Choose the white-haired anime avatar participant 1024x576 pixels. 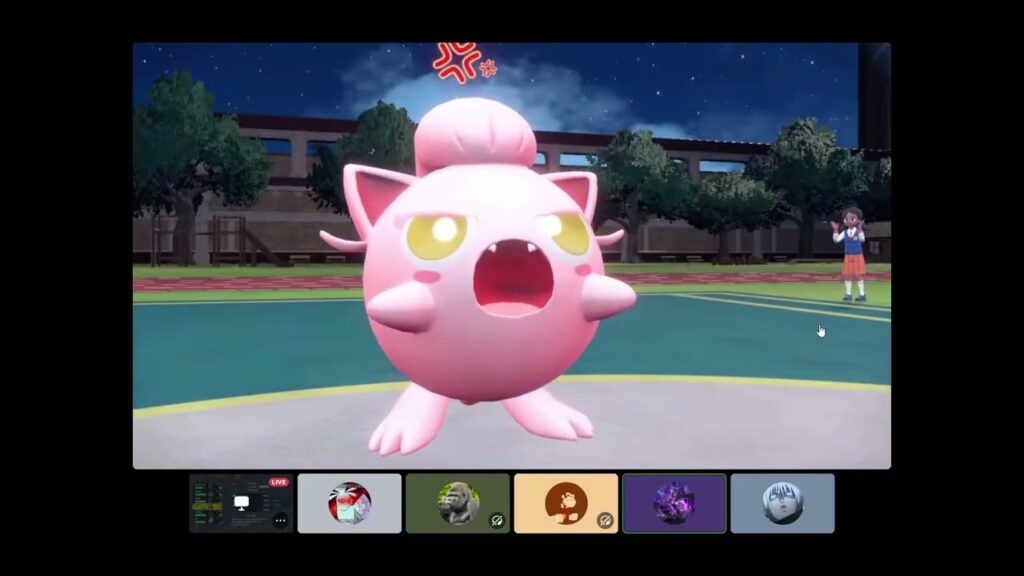[x=782, y=503]
